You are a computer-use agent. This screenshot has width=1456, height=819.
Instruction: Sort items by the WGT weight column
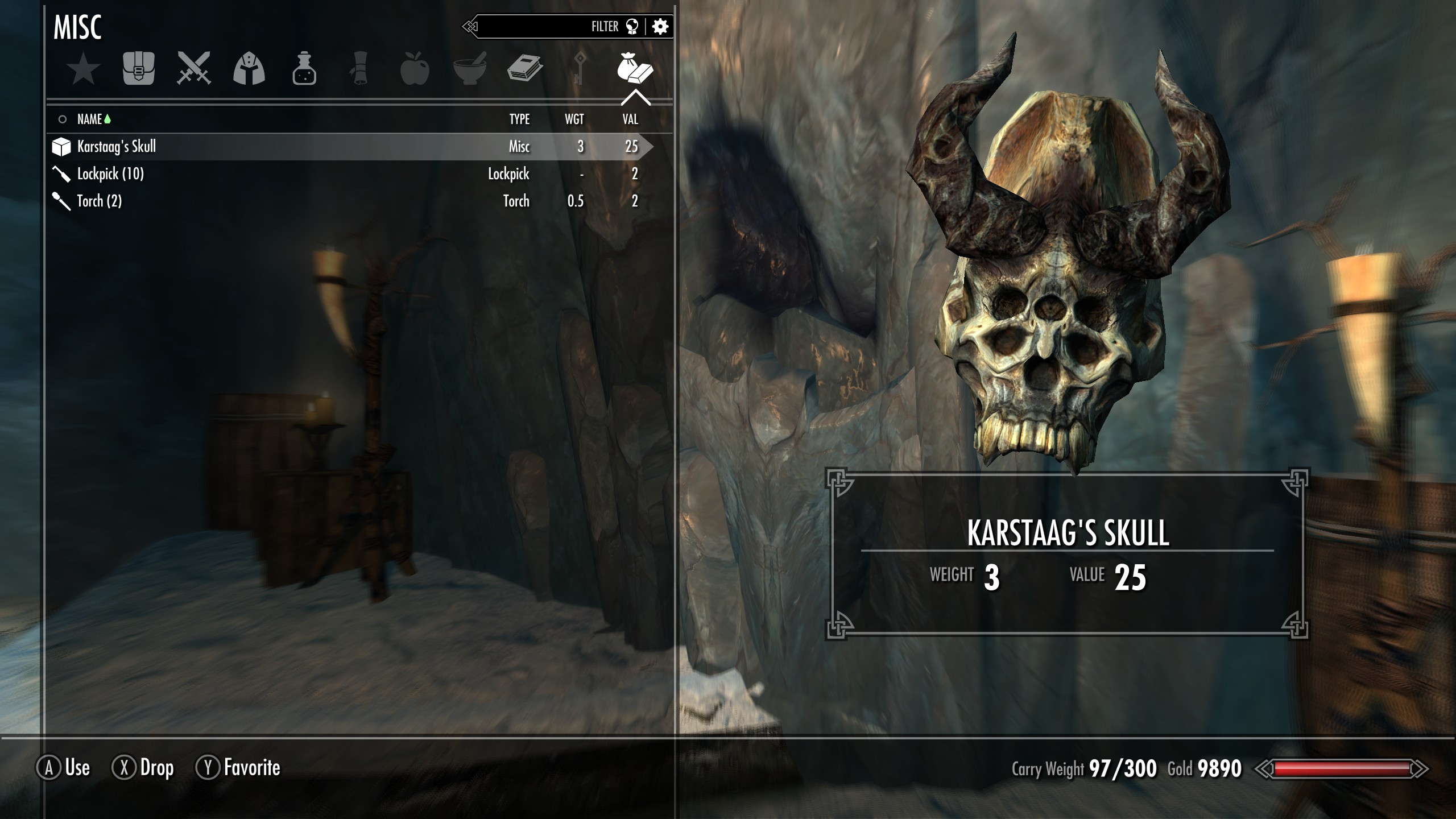[x=574, y=119]
